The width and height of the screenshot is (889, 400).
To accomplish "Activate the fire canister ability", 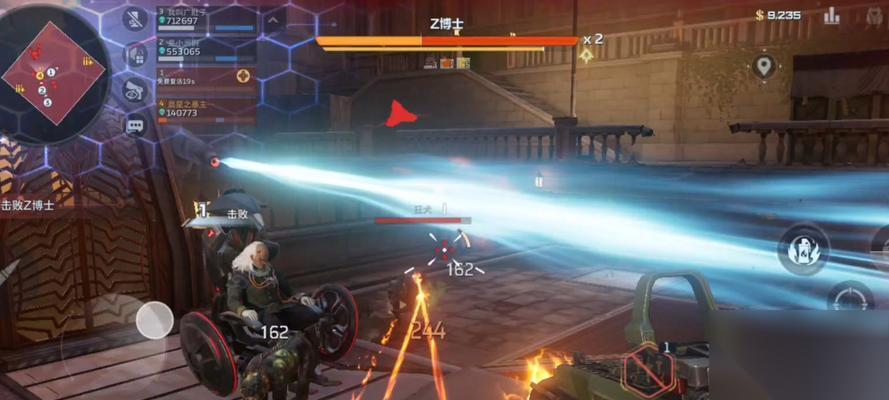I will tap(802, 248).
